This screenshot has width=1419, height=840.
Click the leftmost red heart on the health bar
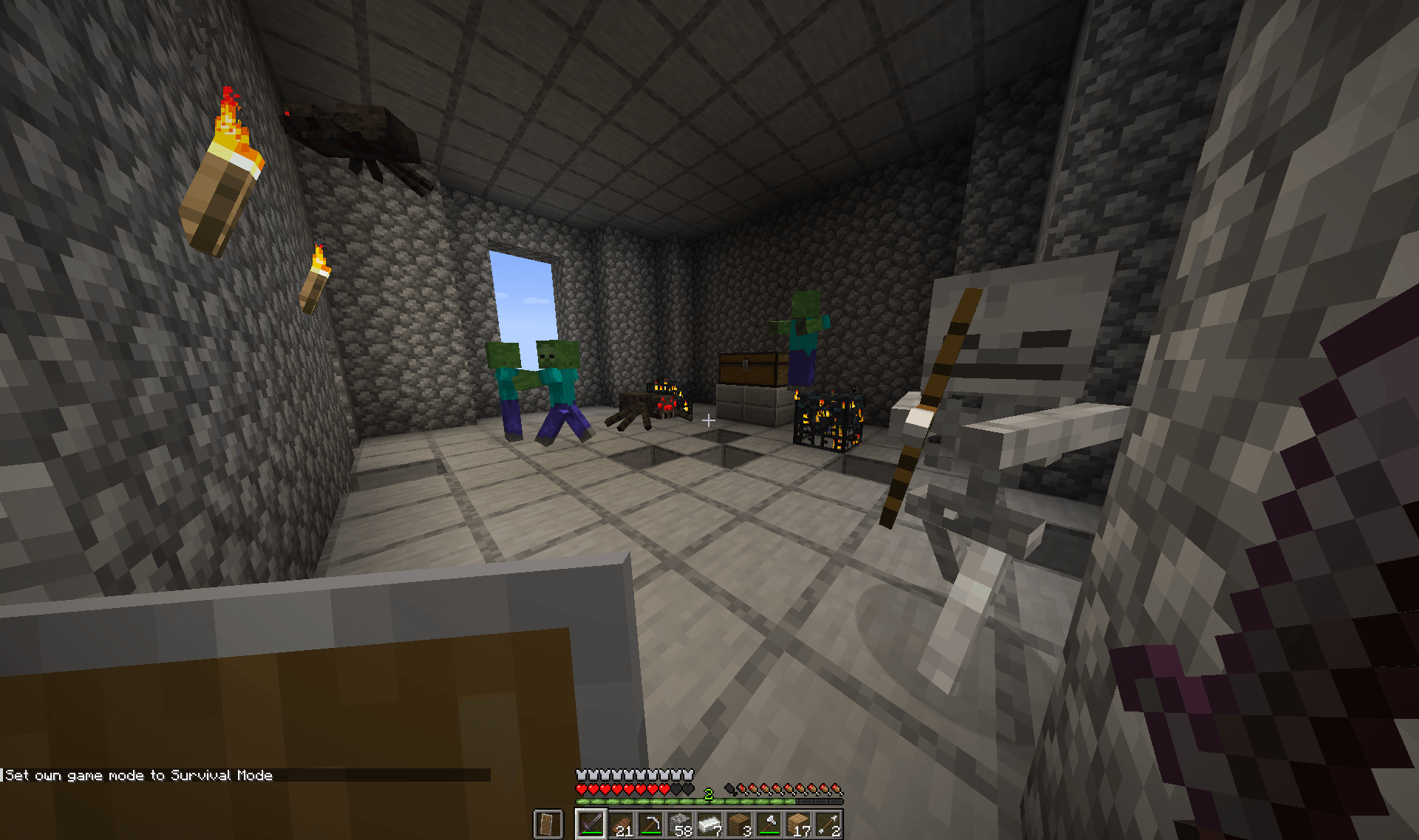[x=581, y=789]
